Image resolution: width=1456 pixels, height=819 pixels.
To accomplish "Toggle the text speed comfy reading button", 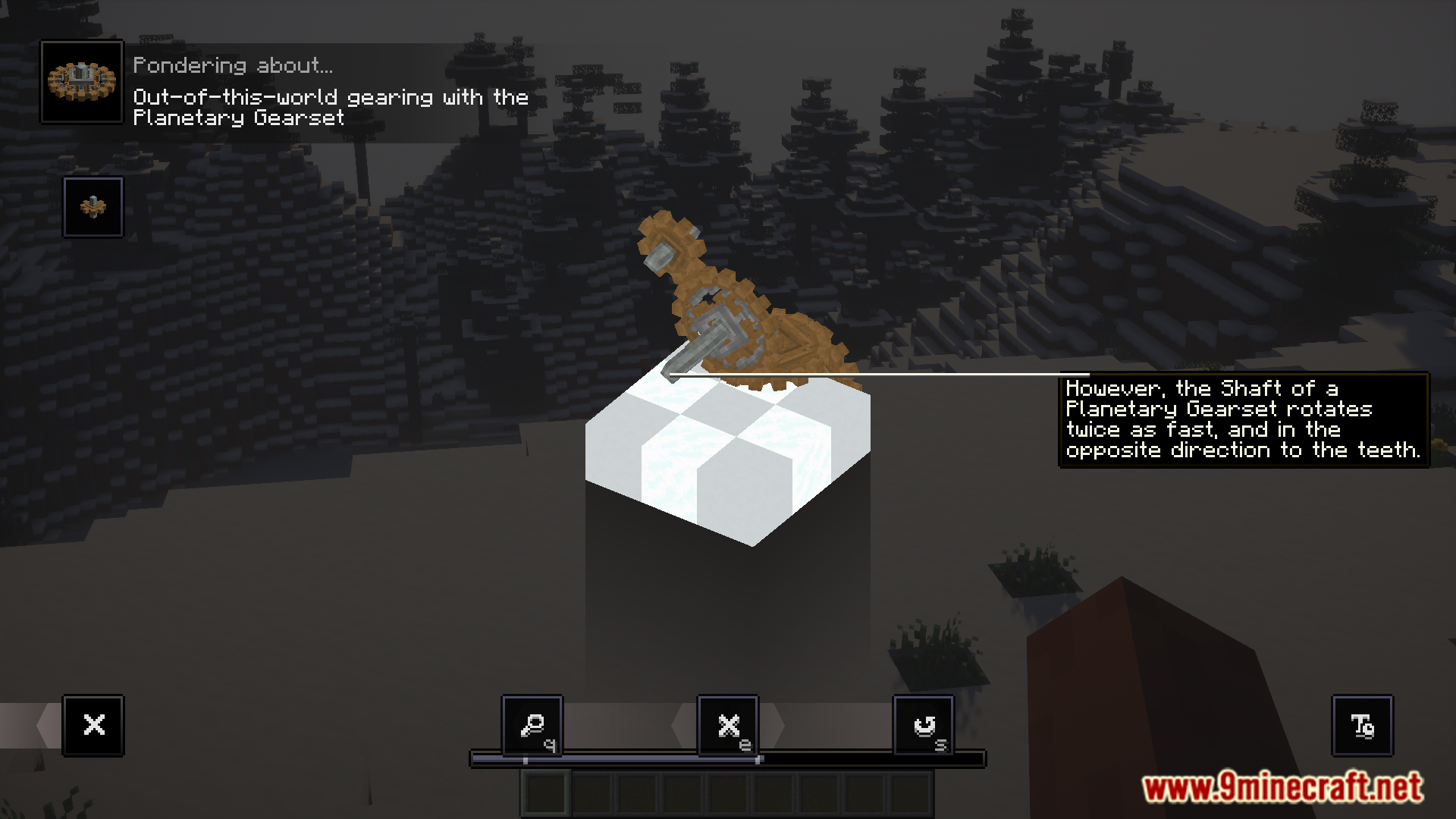I will coord(1363,726).
